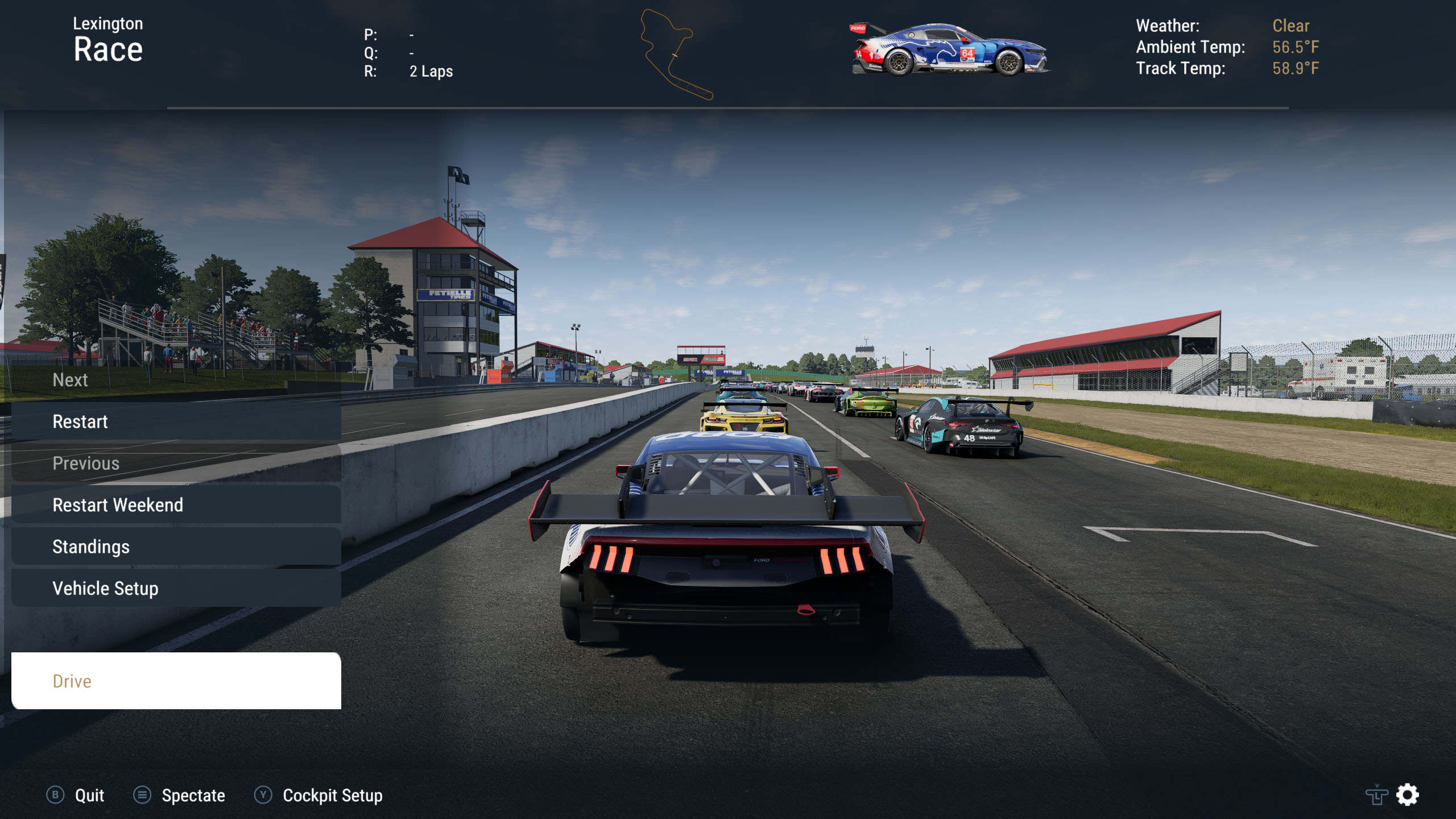Switch to Spectate mode
The height and width of the screenshot is (819, 1456).
[x=180, y=795]
